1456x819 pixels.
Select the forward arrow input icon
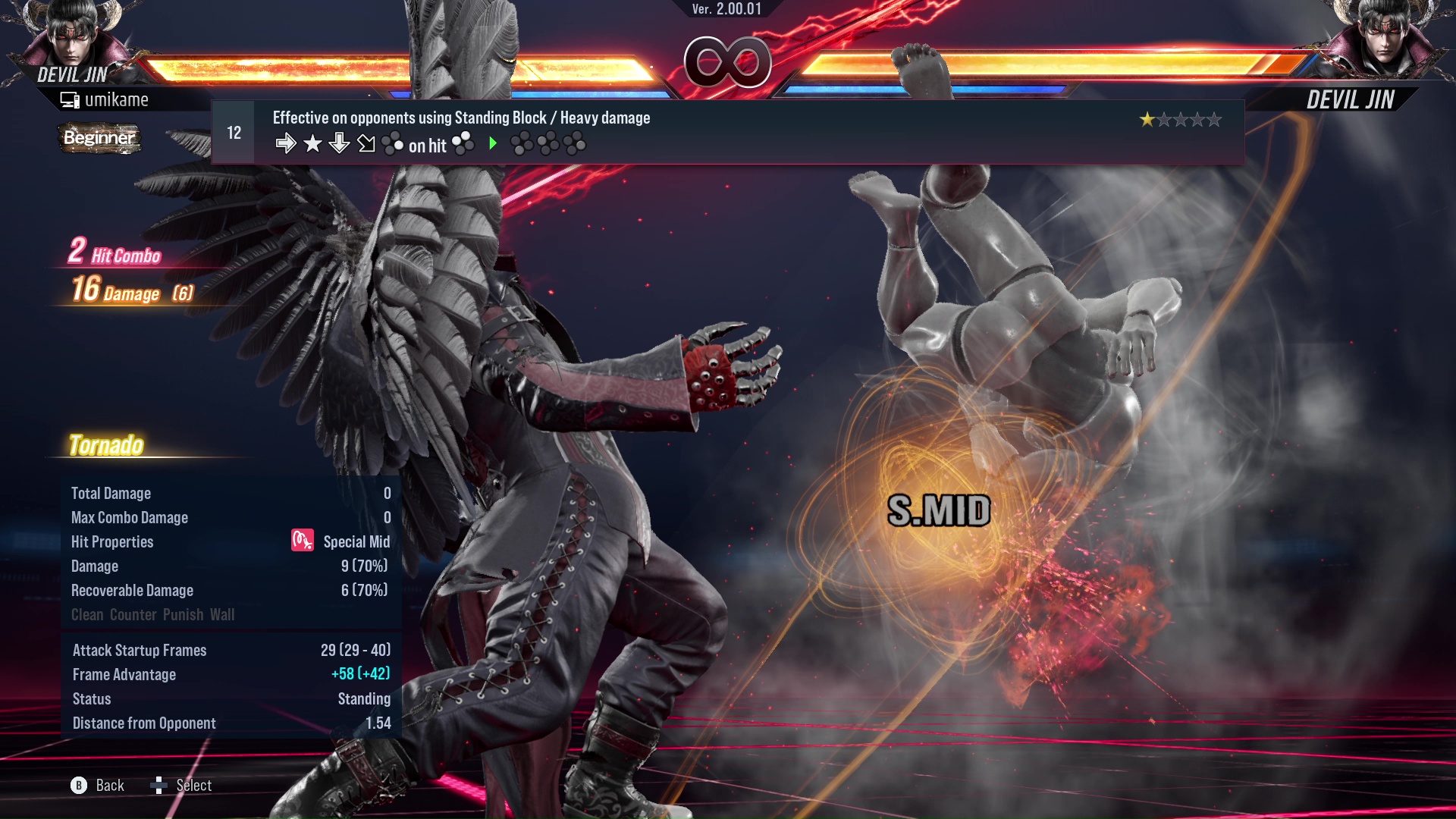(x=287, y=143)
